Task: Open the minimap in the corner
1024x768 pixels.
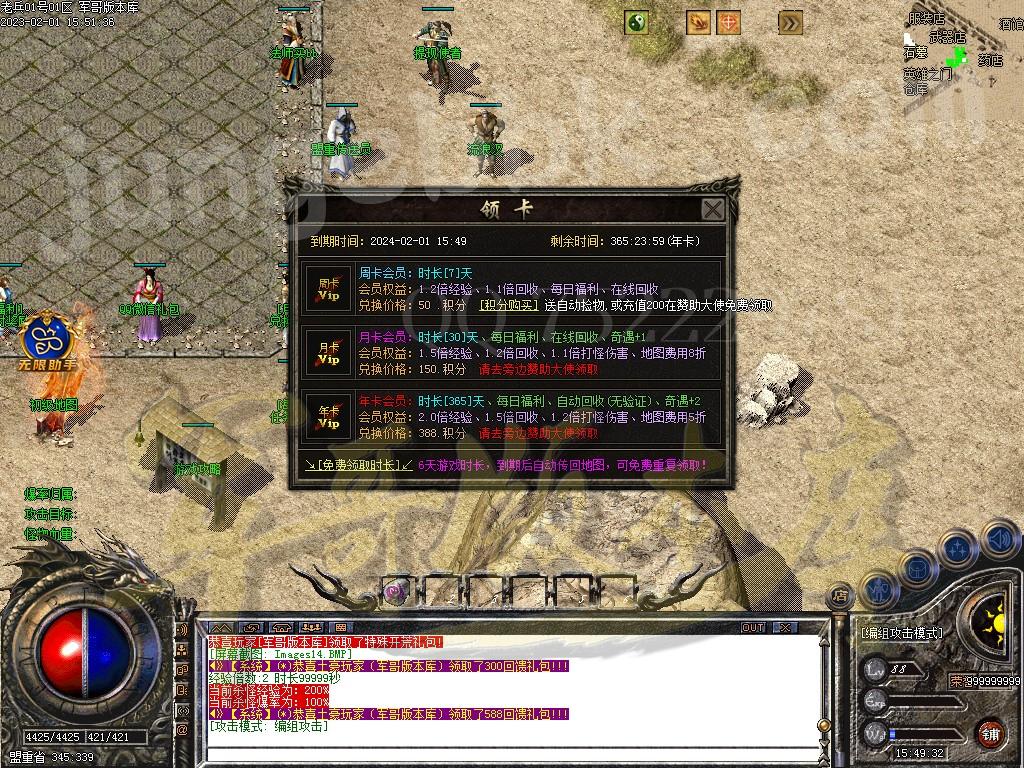Action: [960, 50]
